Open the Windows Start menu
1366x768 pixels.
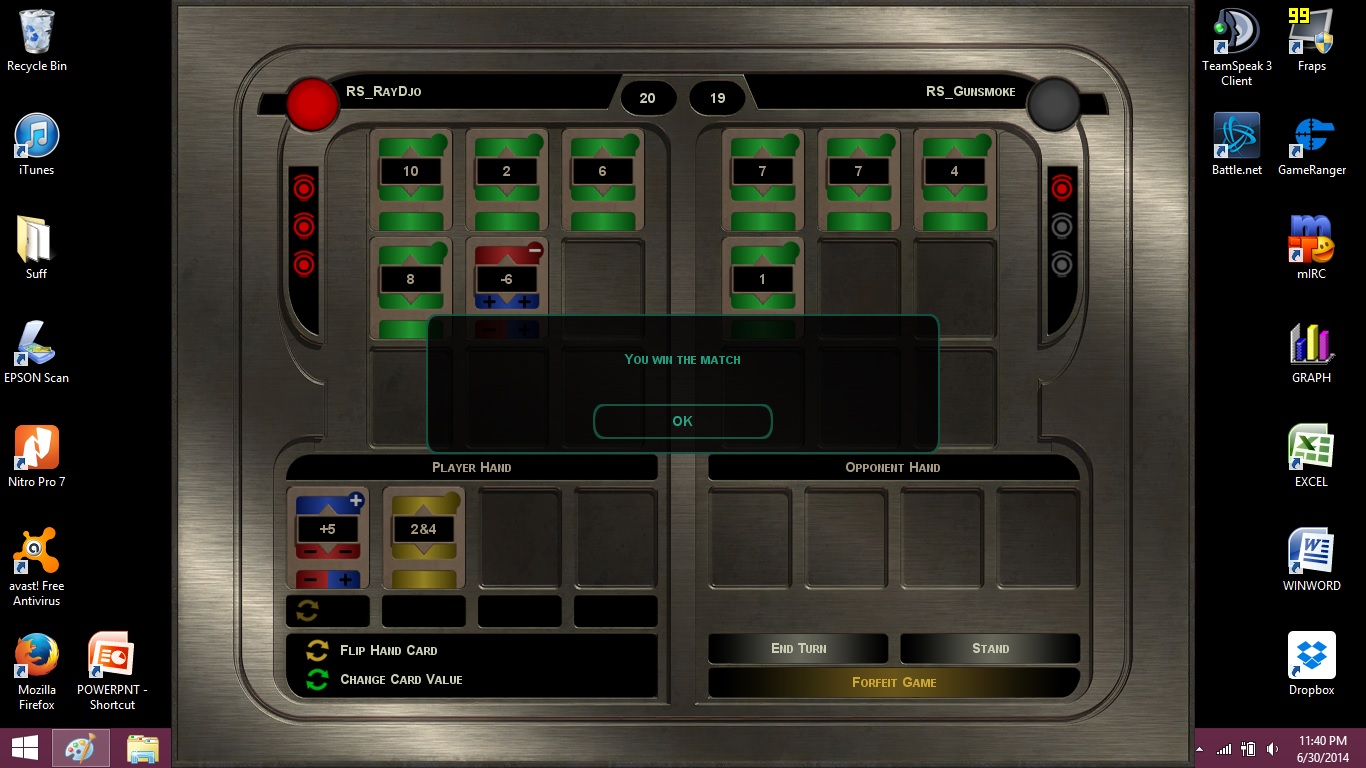tap(24, 748)
